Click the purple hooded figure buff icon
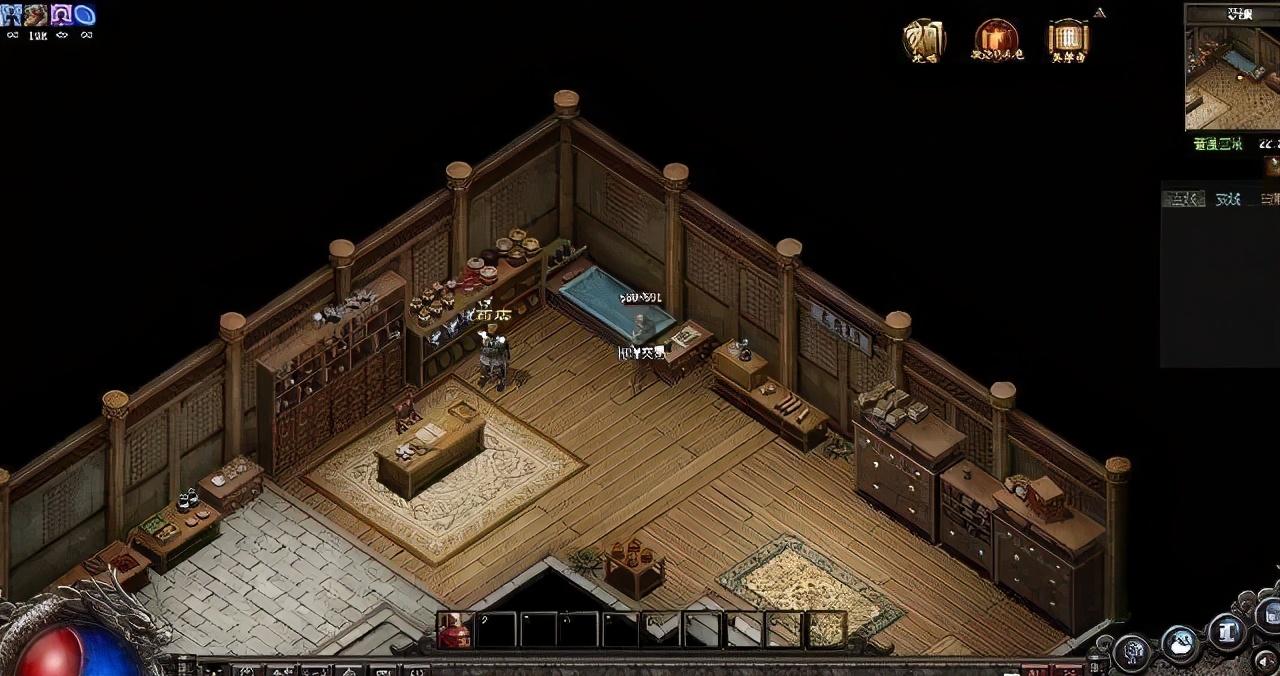1280x676 pixels. click(x=61, y=15)
